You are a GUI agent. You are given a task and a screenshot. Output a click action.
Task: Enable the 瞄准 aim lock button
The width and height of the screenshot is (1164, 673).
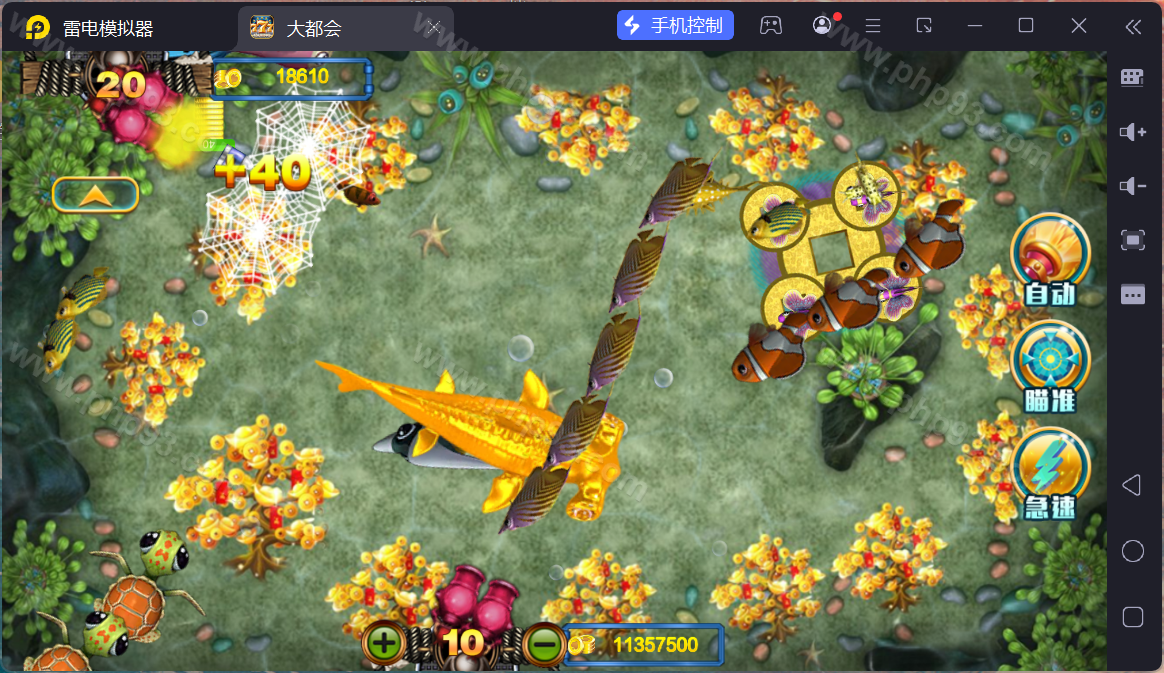click(x=1049, y=366)
